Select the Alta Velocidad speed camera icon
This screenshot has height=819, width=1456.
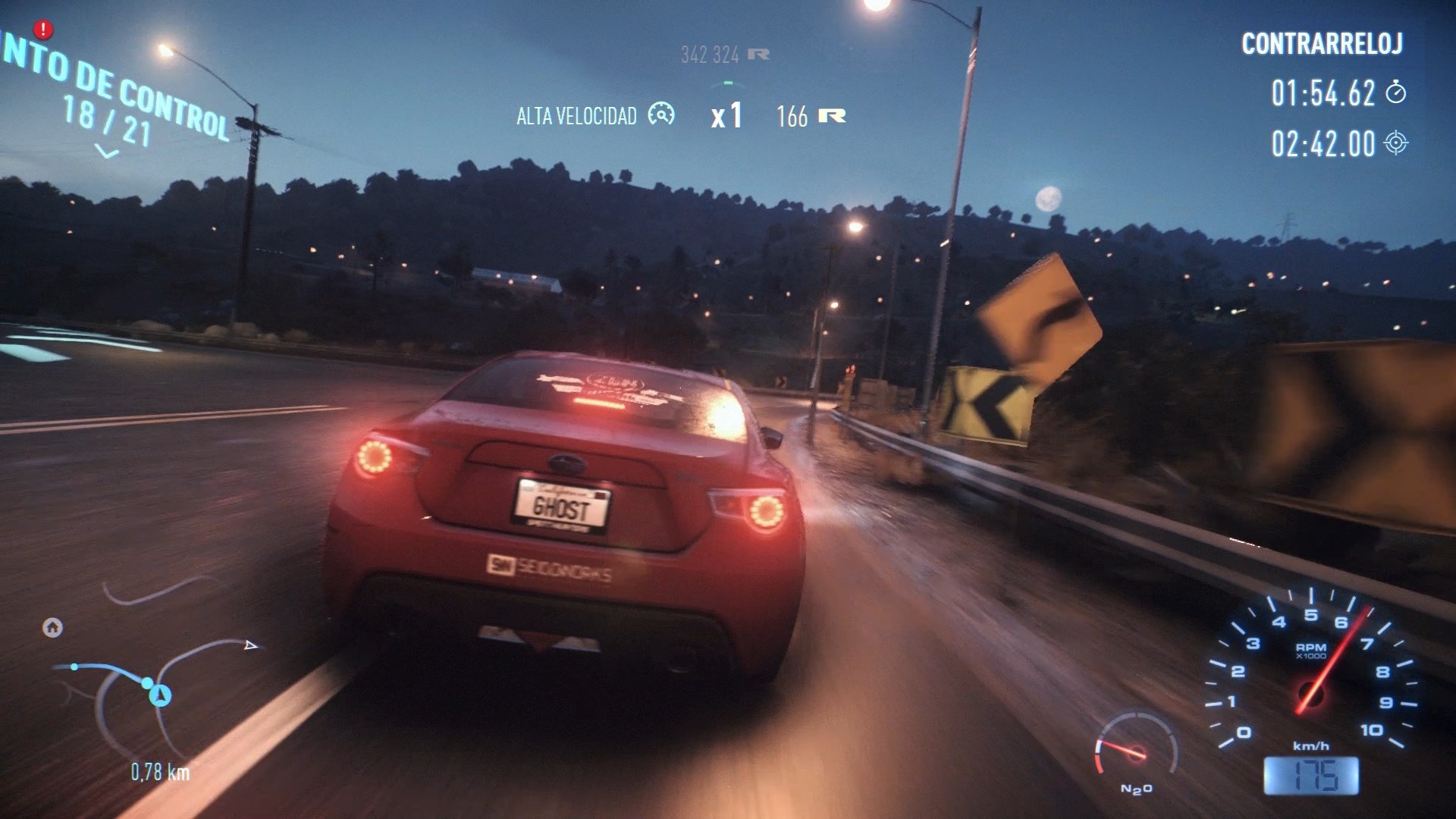pos(661,115)
